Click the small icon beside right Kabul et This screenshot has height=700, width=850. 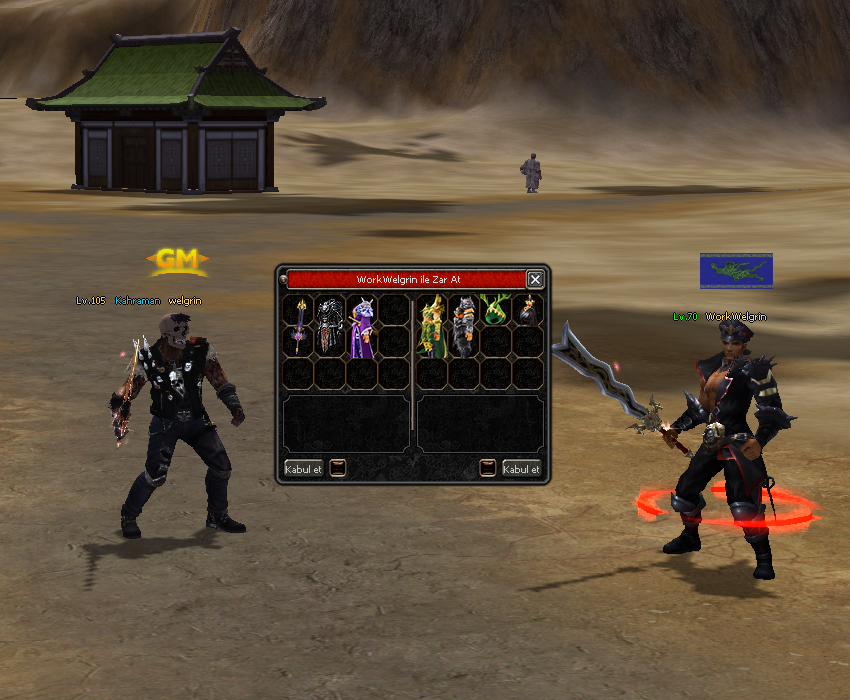[488, 468]
